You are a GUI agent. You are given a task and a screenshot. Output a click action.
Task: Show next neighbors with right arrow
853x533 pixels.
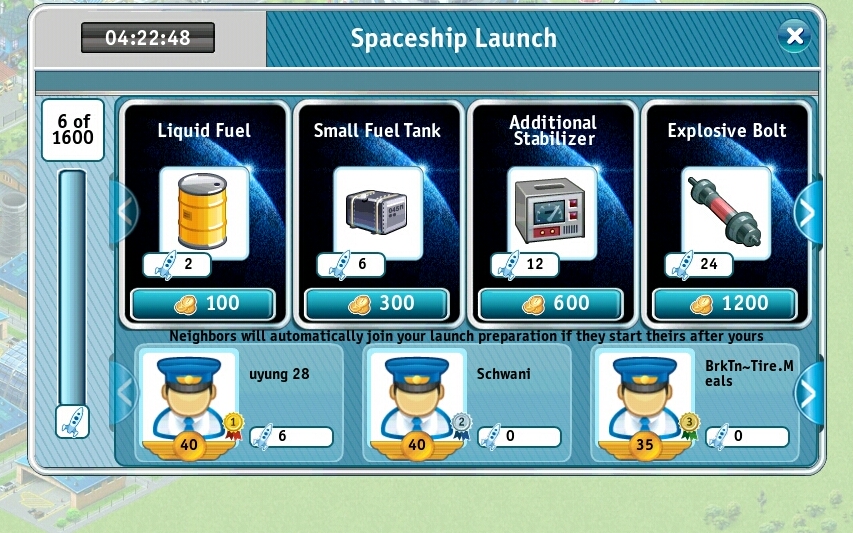tap(808, 394)
